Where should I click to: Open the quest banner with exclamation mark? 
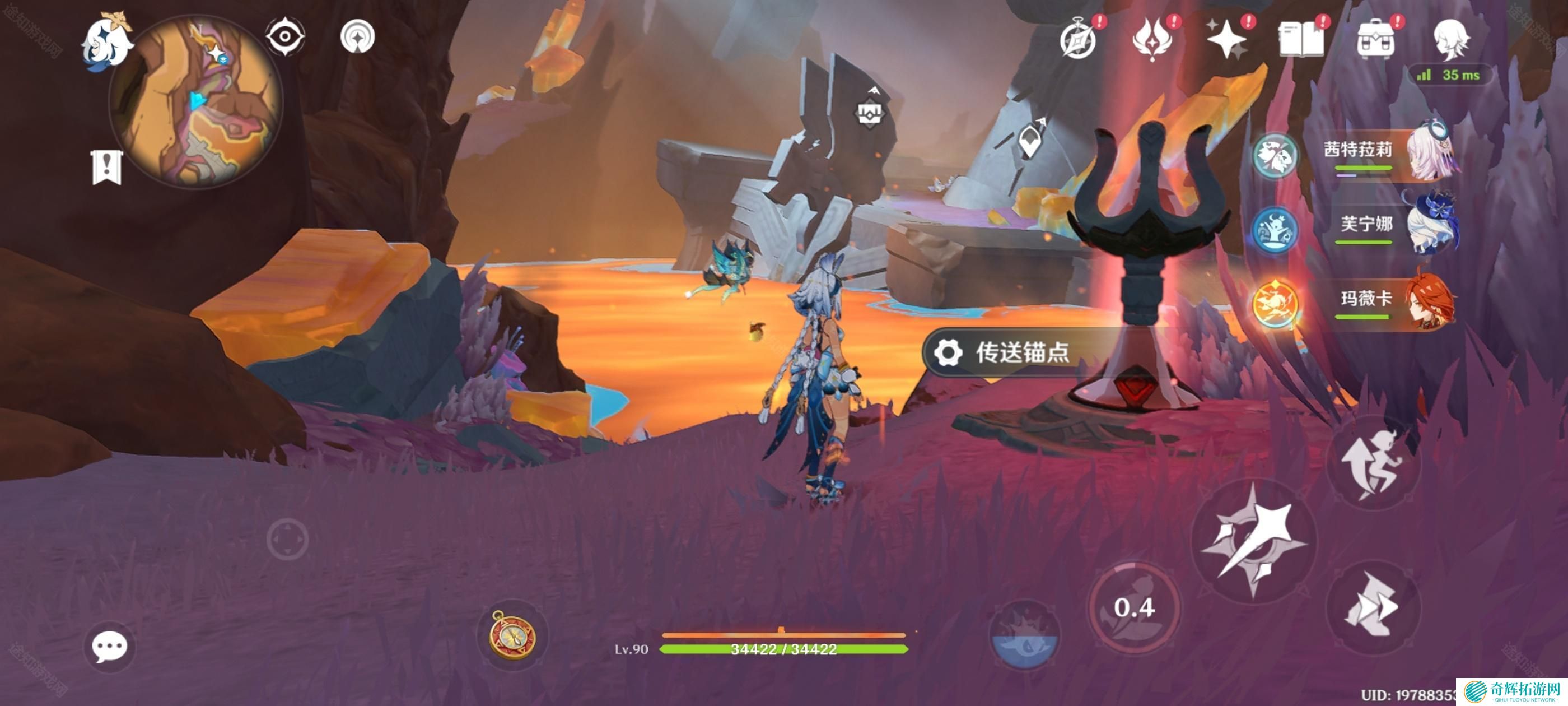click(x=107, y=166)
